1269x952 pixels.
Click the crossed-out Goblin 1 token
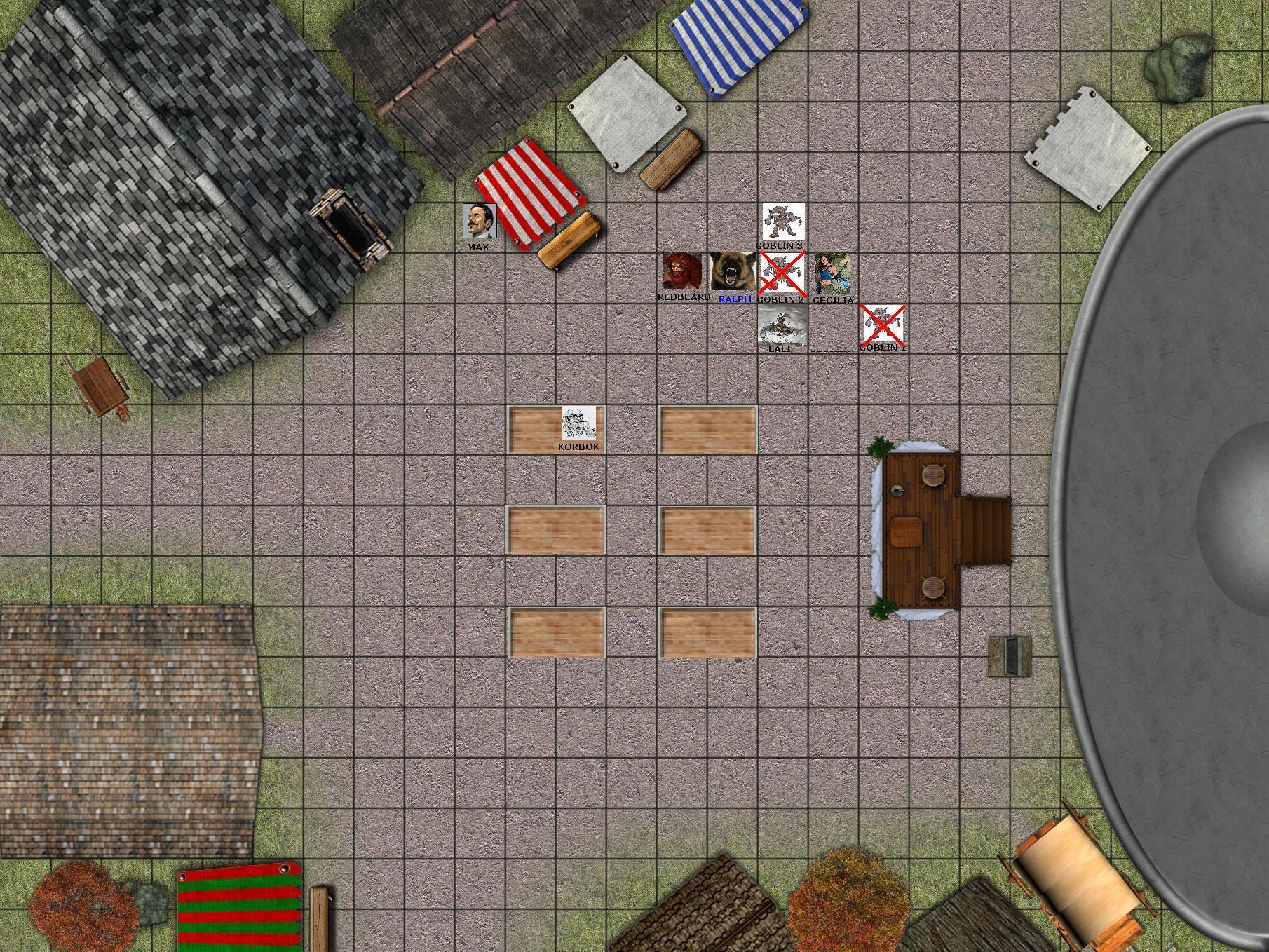(x=883, y=324)
